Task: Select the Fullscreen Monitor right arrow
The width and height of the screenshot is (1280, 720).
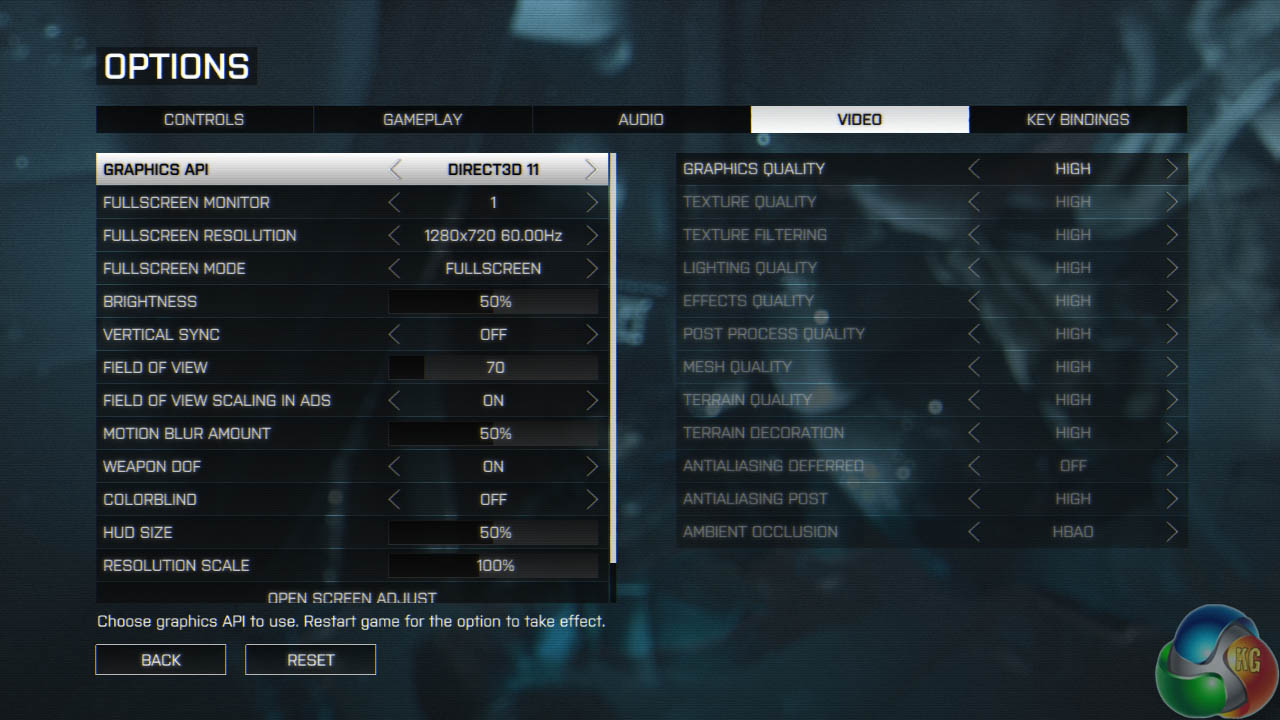Action: (x=592, y=203)
